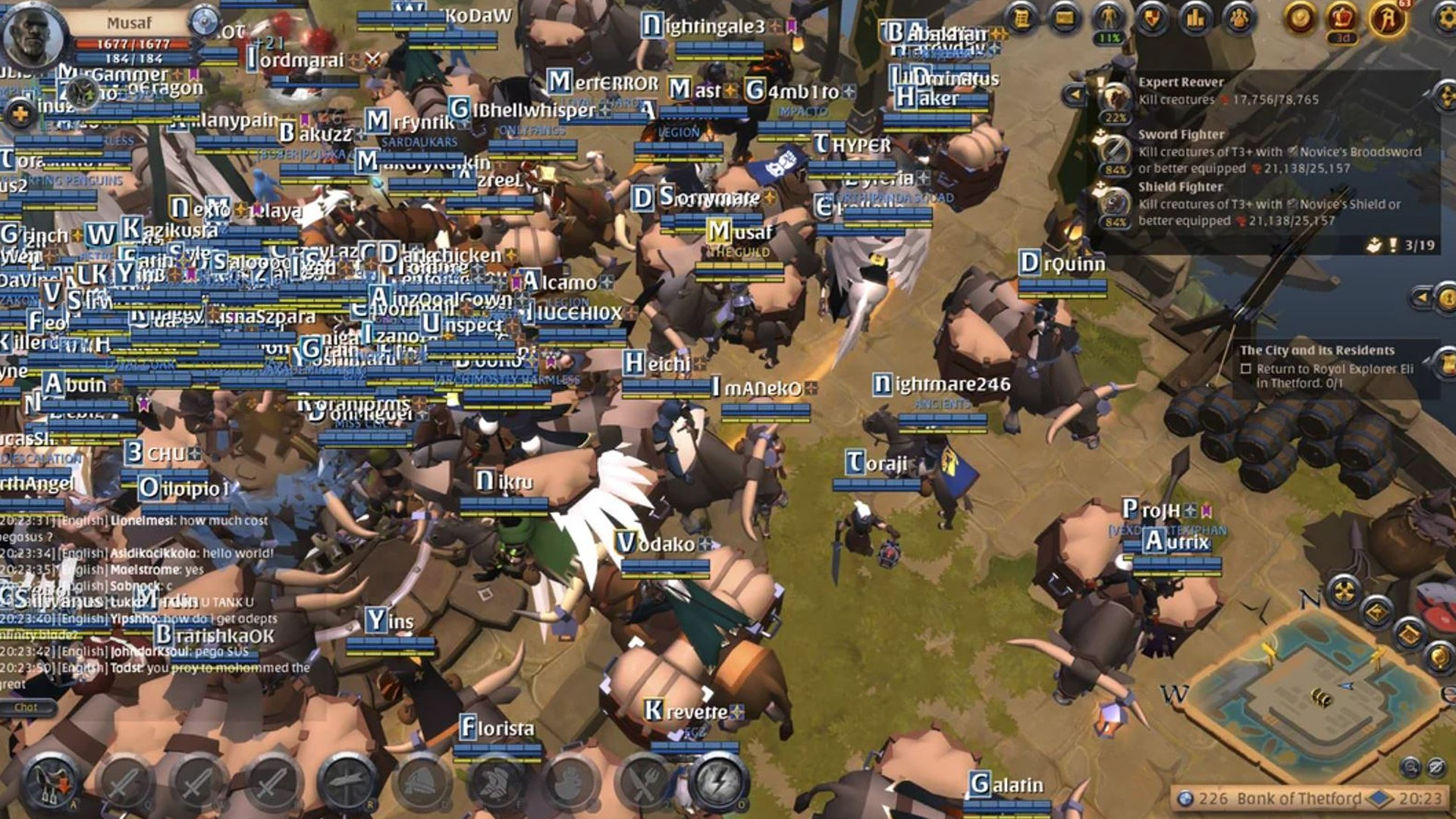Open the gold coin market icon
The image size is (1456, 819).
(x=1301, y=17)
